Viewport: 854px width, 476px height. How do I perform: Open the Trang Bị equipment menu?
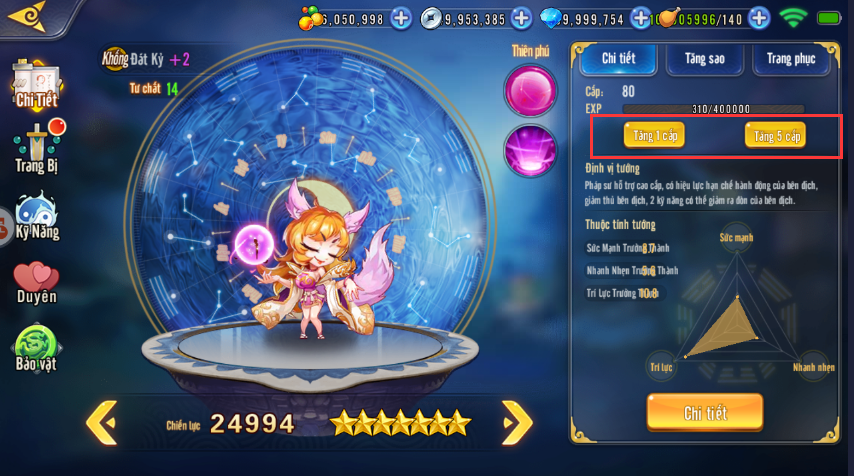[x=37, y=147]
